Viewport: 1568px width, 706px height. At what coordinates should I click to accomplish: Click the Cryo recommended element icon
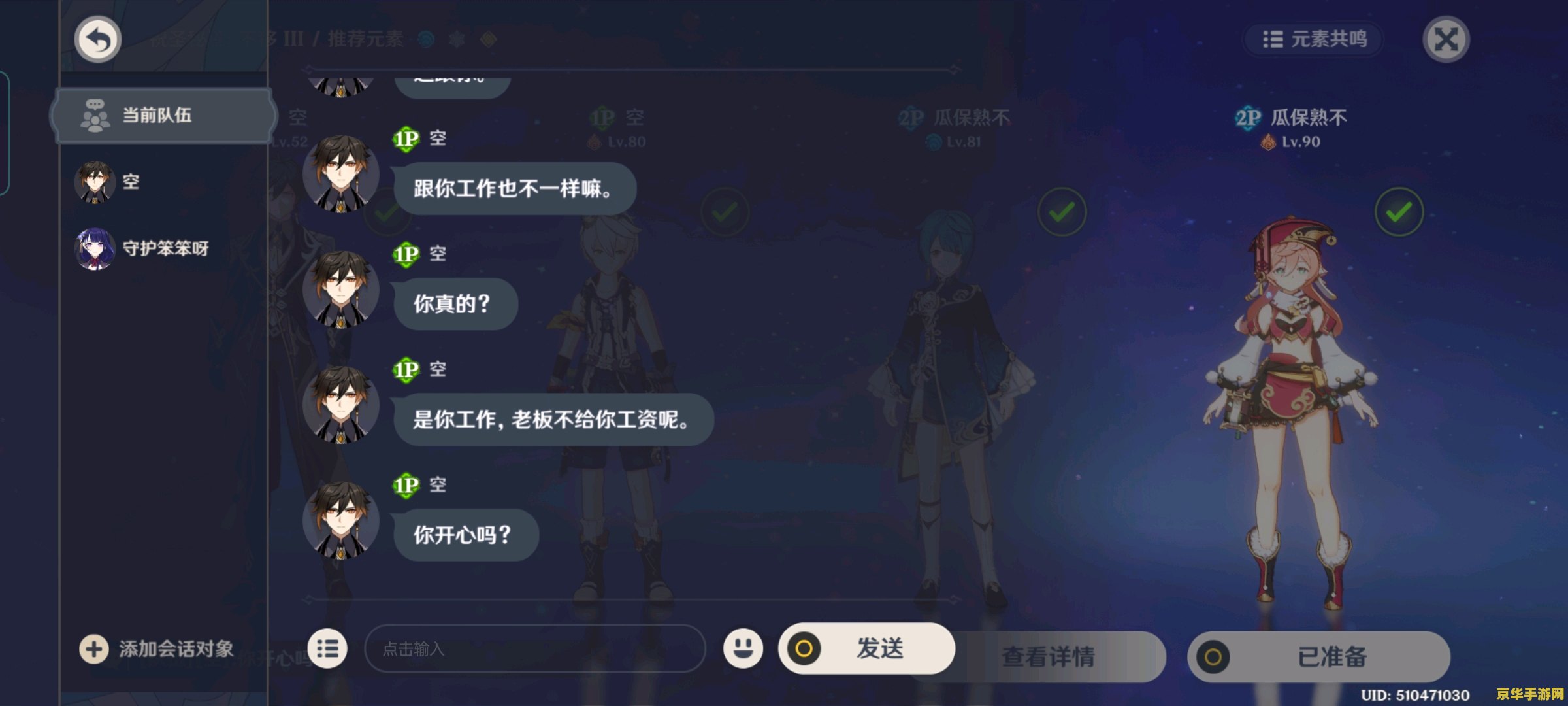tap(456, 39)
